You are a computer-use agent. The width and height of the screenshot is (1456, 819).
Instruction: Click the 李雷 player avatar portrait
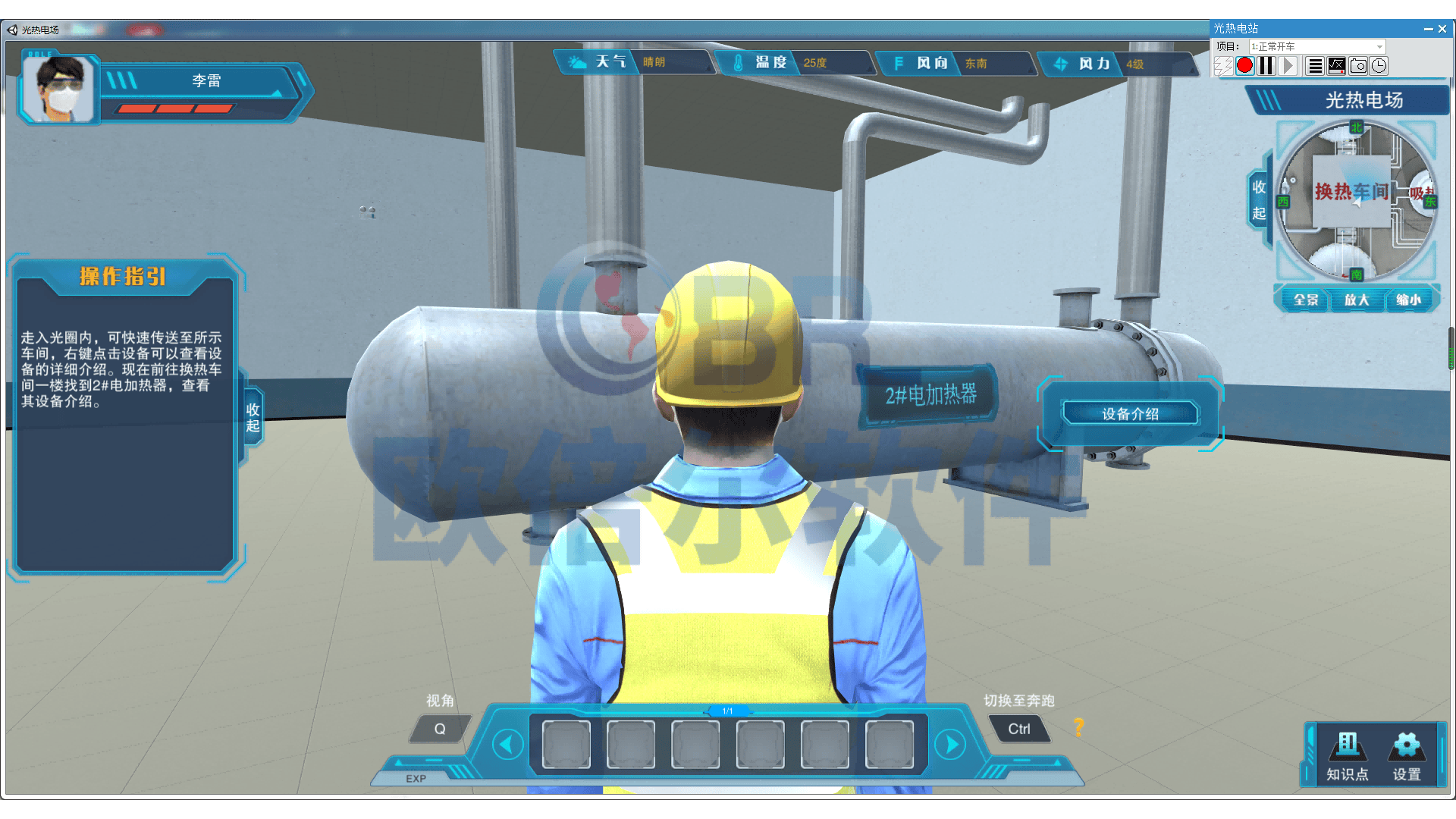point(60,89)
